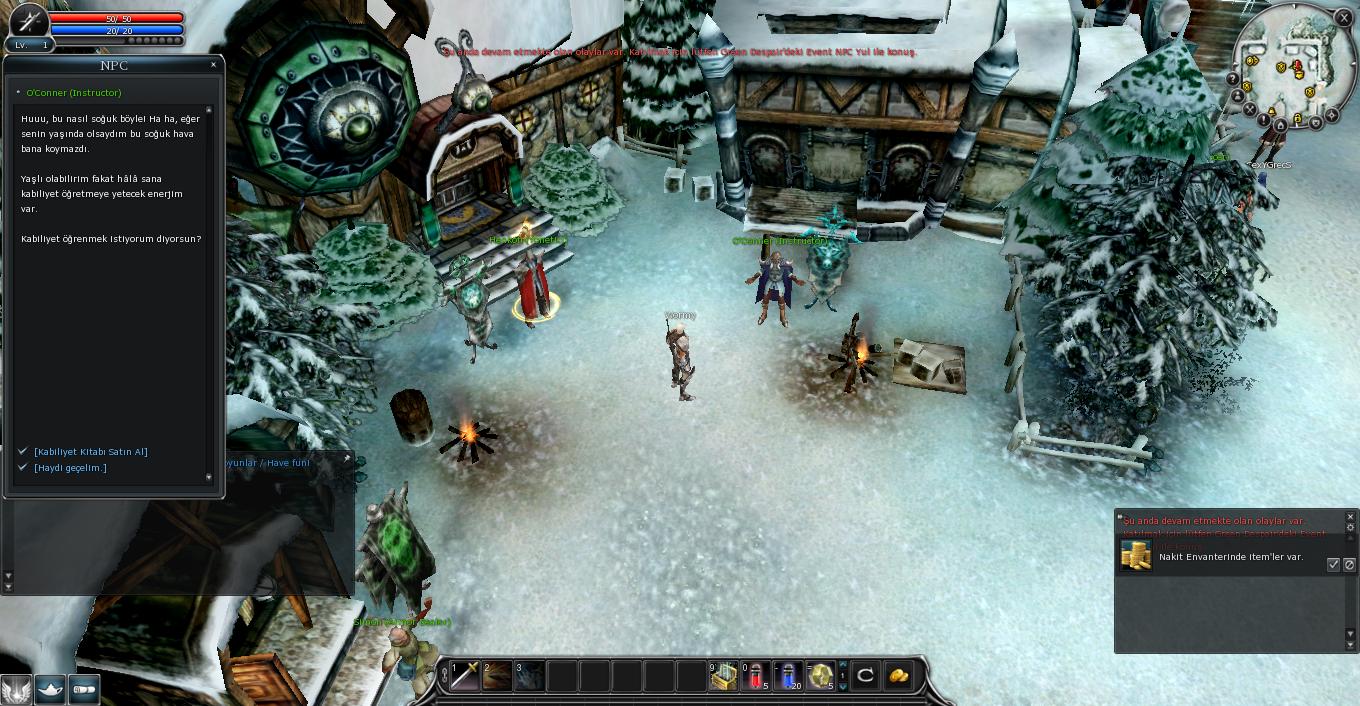This screenshot has width=1360, height=706.
Task: Choose the "Kabiliyet Kitabı Satın Al" option
Action: 91,452
